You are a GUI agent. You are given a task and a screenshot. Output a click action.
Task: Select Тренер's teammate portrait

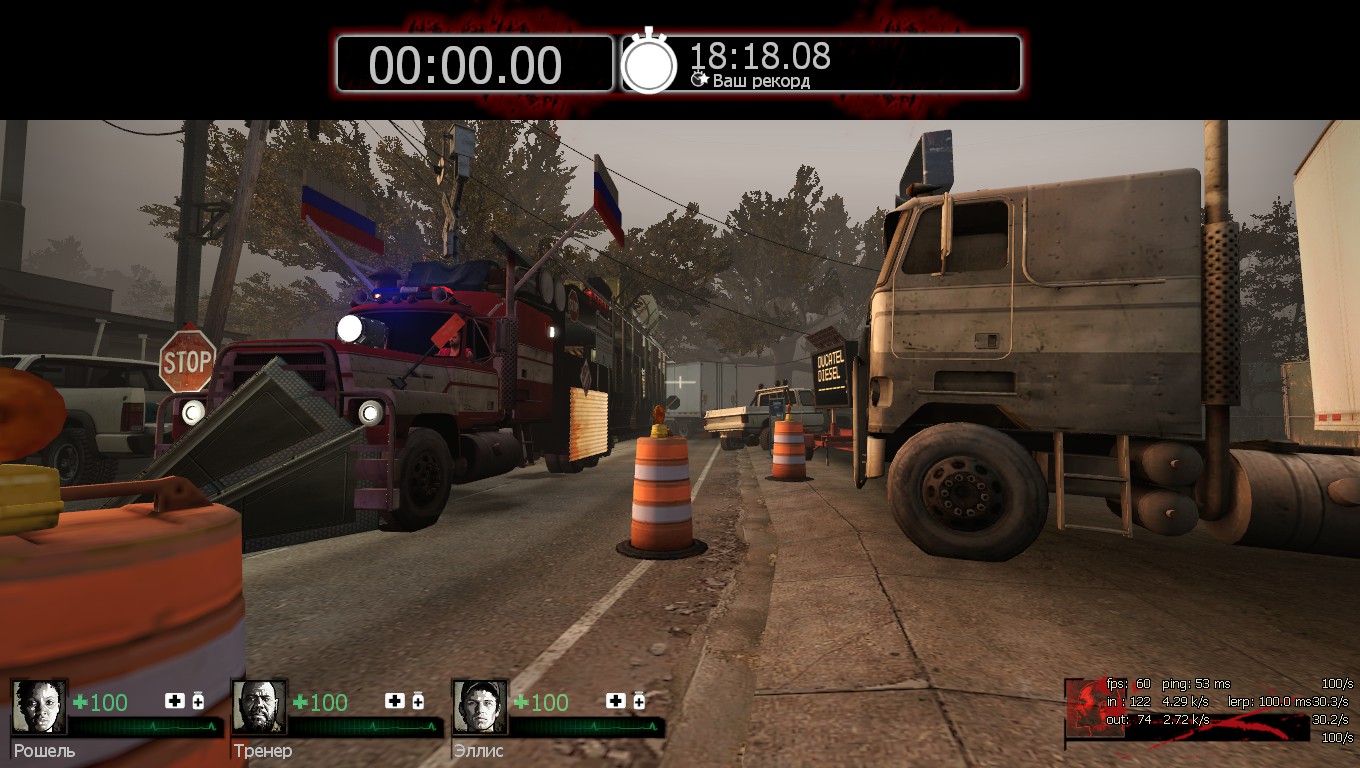[x=260, y=707]
